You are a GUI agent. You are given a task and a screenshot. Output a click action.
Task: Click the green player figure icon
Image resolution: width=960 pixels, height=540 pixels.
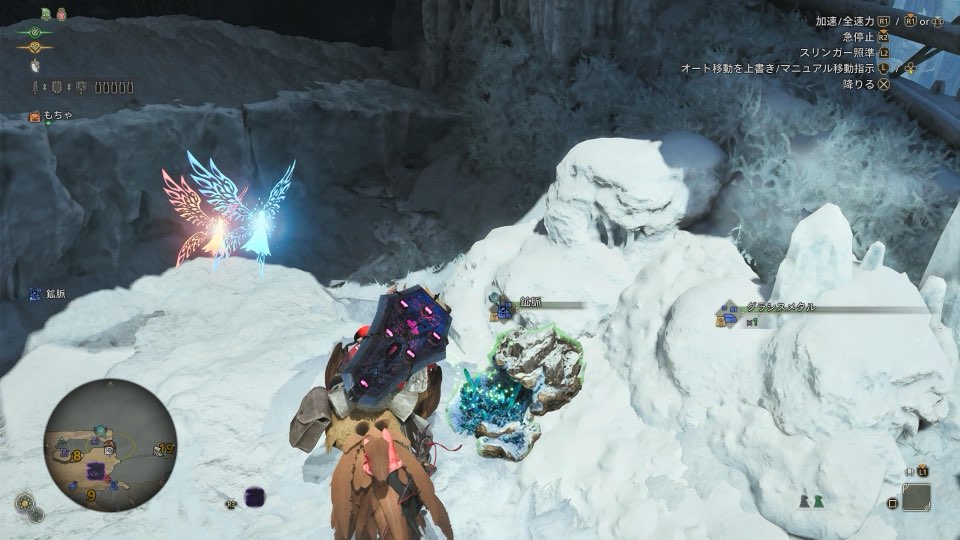[x=818, y=501]
